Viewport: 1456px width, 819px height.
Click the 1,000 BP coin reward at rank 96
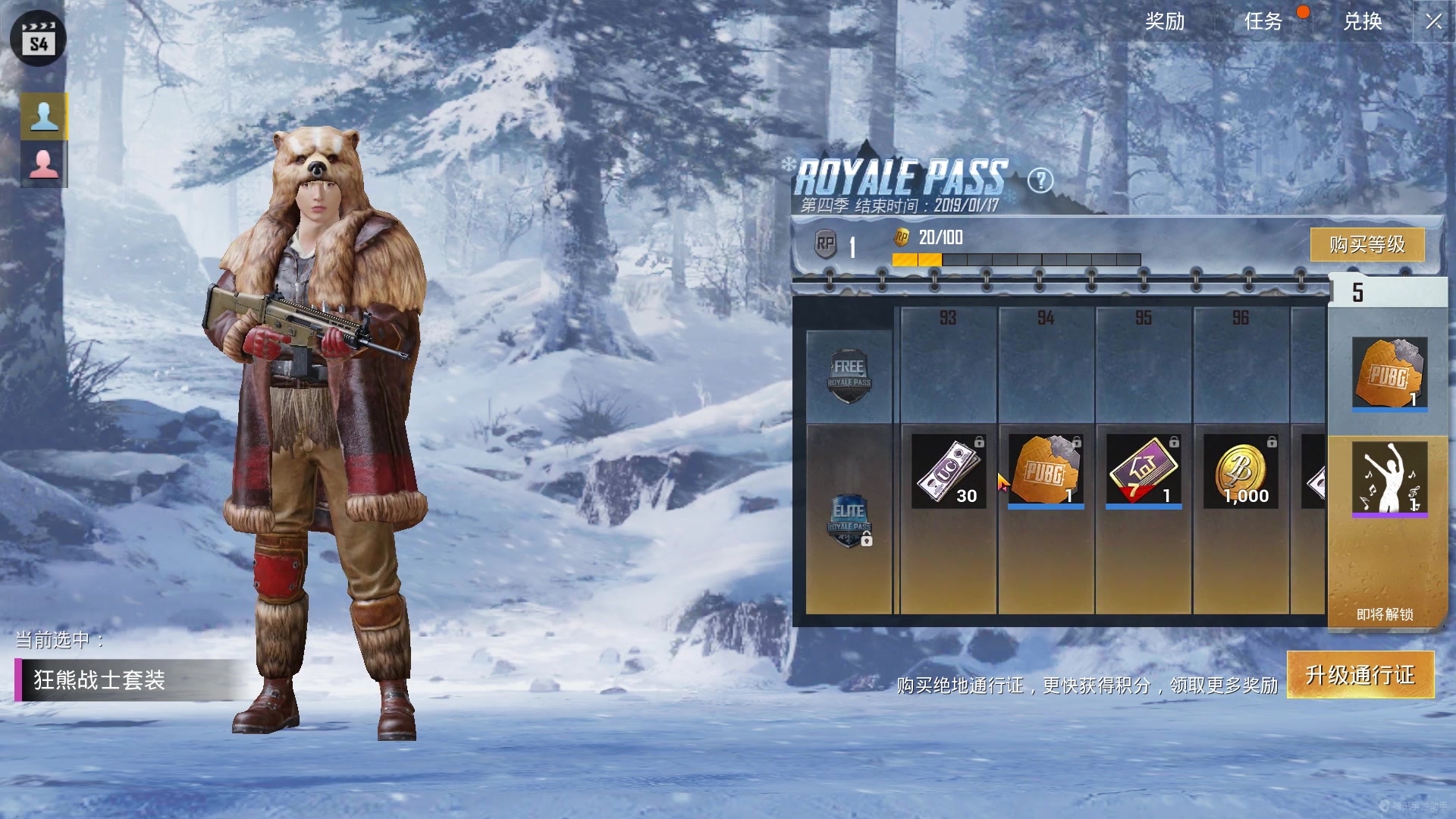[1241, 472]
